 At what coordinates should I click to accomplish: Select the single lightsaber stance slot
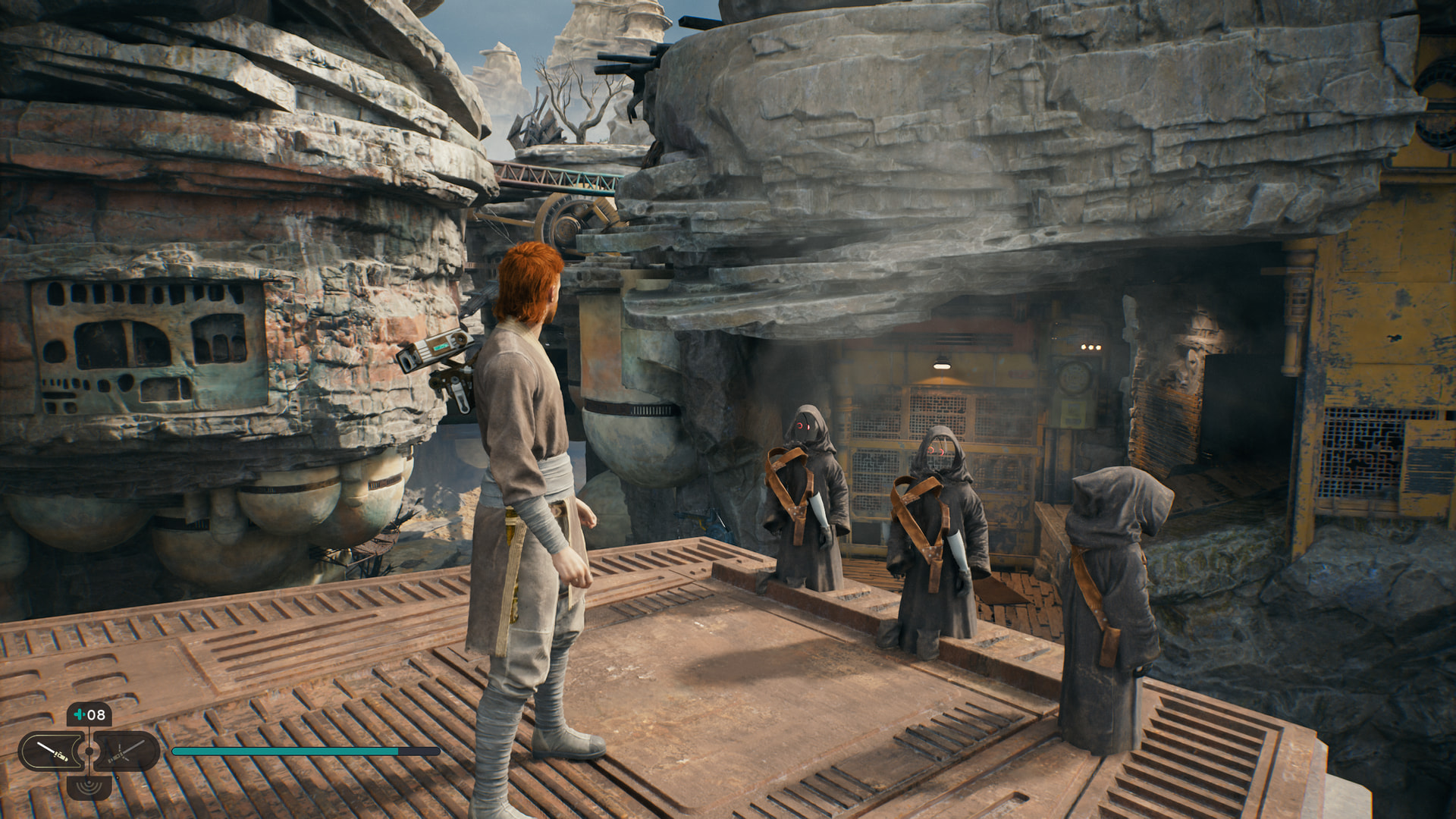click(x=52, y=752)
